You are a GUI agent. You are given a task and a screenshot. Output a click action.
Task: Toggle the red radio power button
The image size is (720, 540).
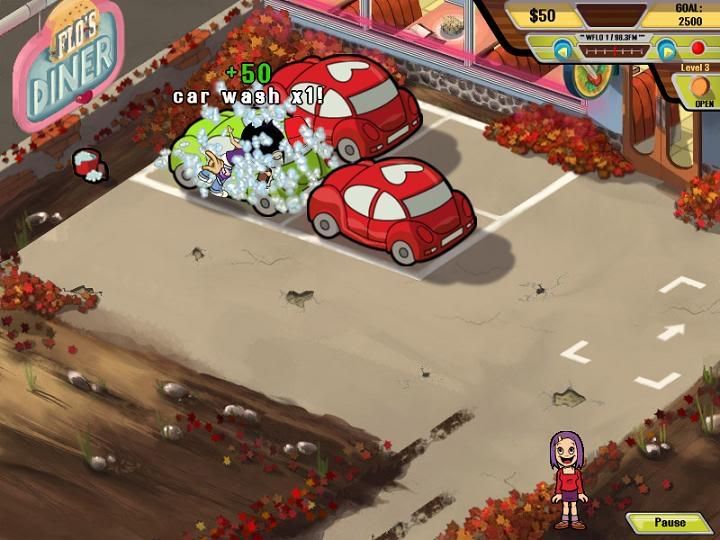698,47
